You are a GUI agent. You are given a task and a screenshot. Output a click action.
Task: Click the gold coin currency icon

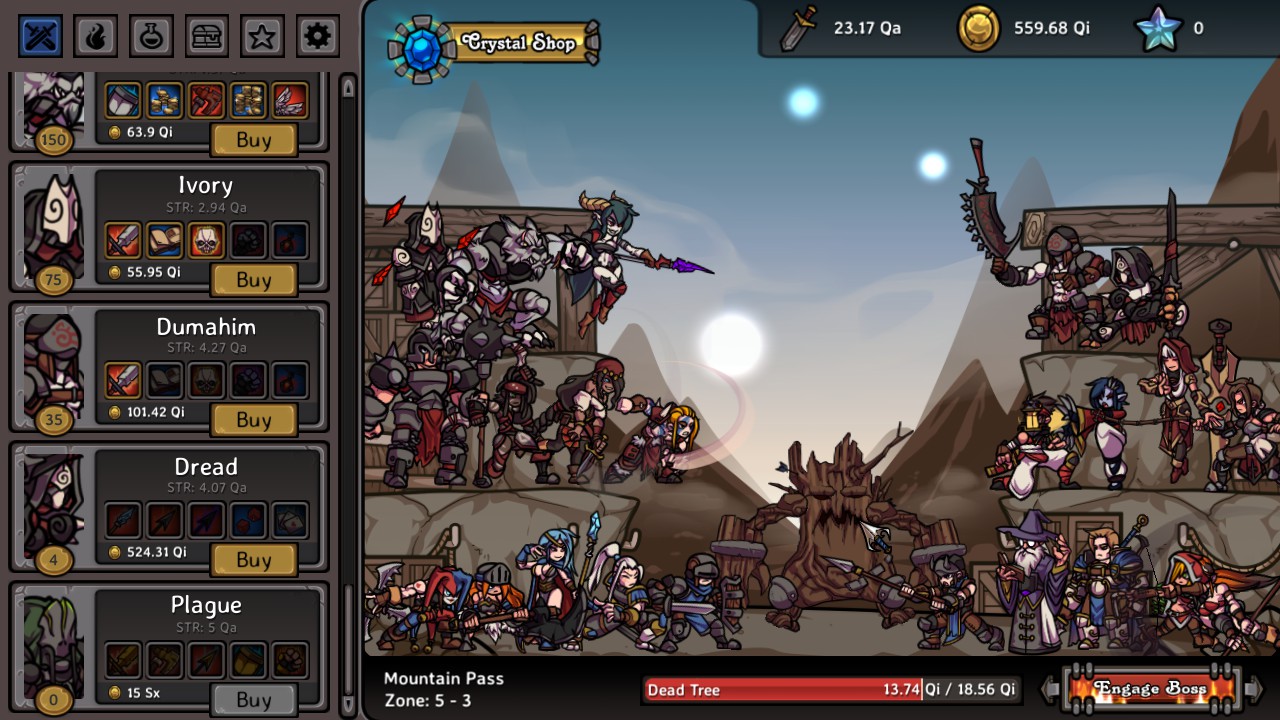coord(978,27)
